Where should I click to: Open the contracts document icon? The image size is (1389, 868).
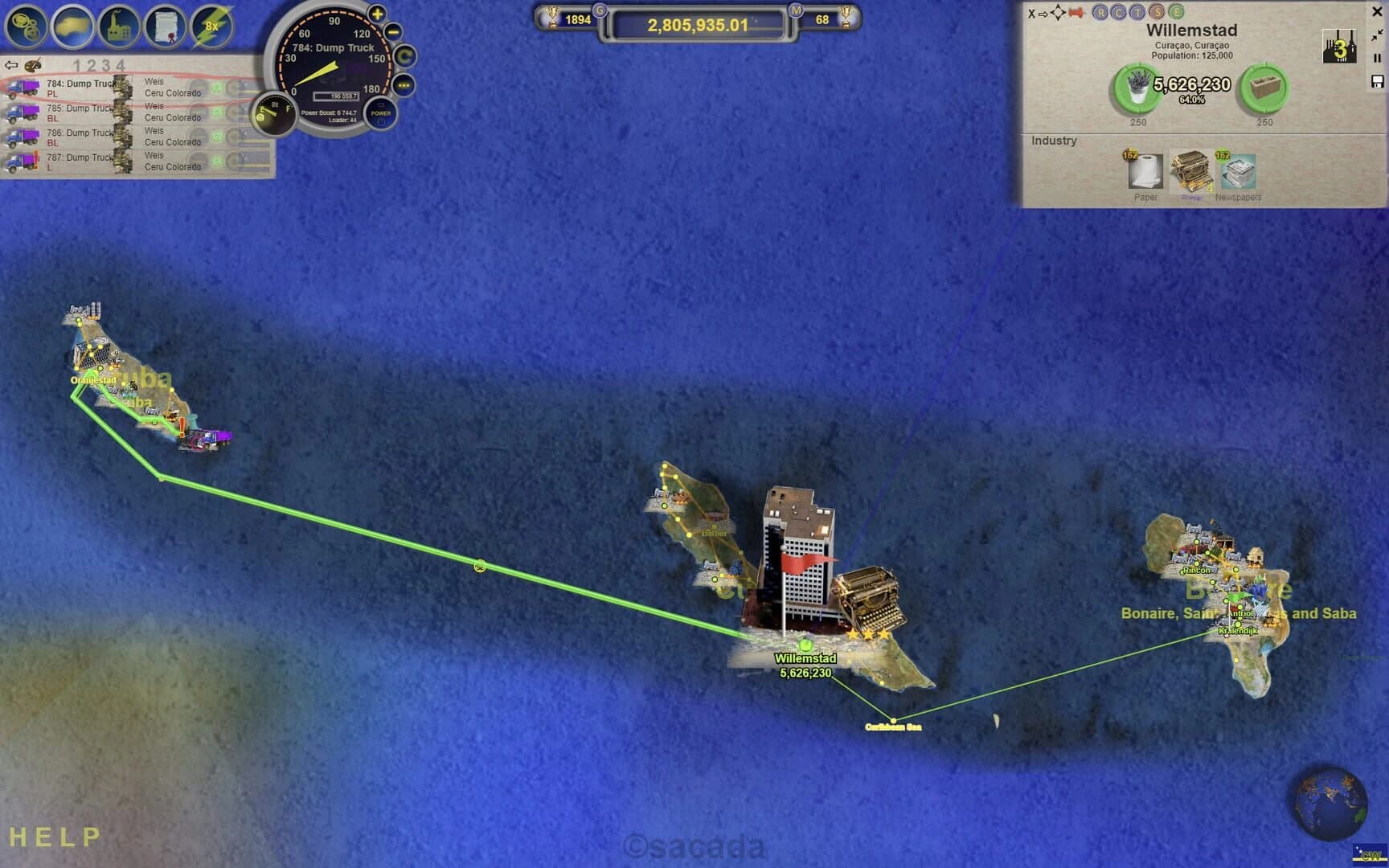tap(167, 24)
